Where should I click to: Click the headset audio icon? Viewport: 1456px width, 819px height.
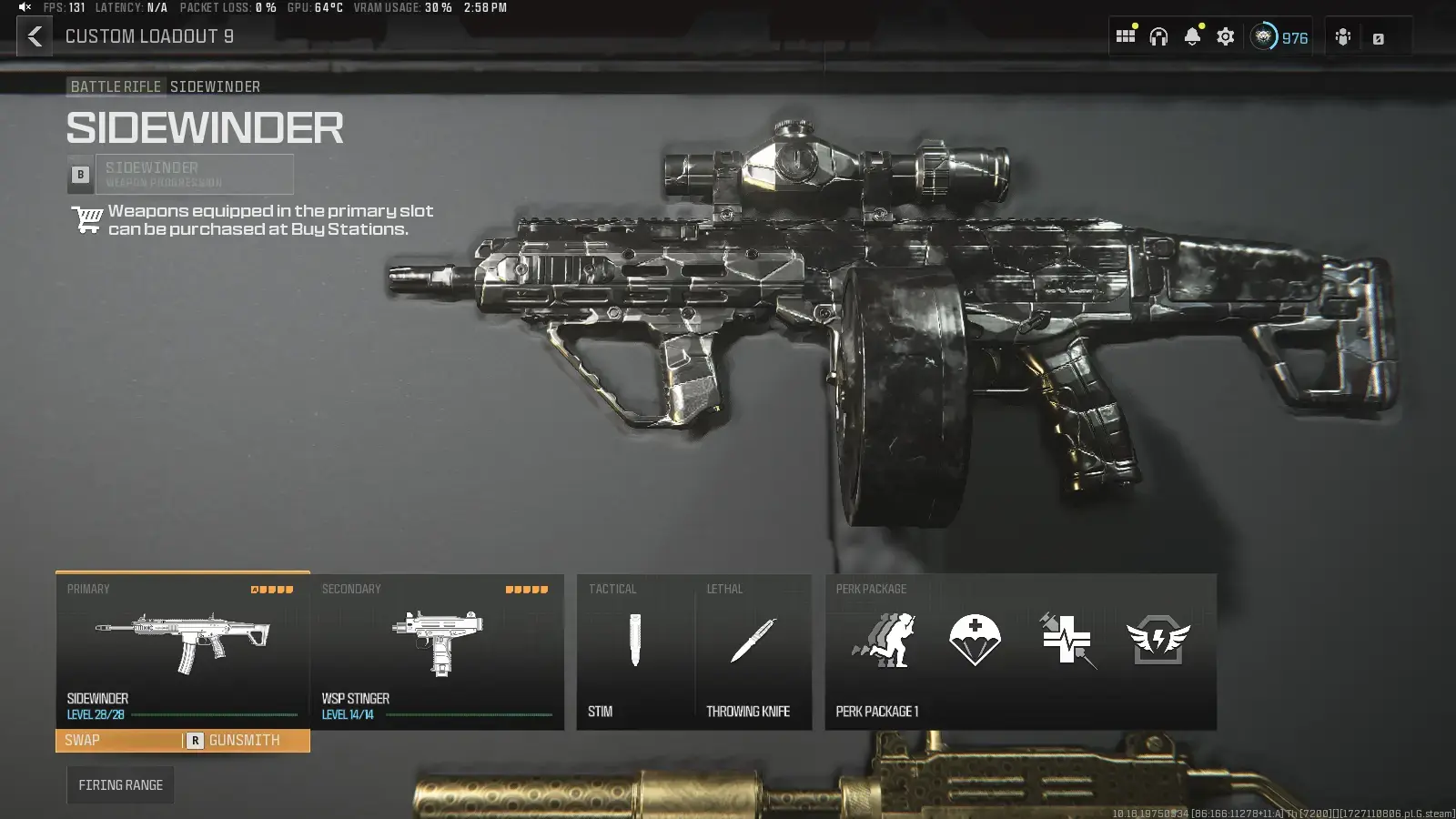tap(1158, 36)
